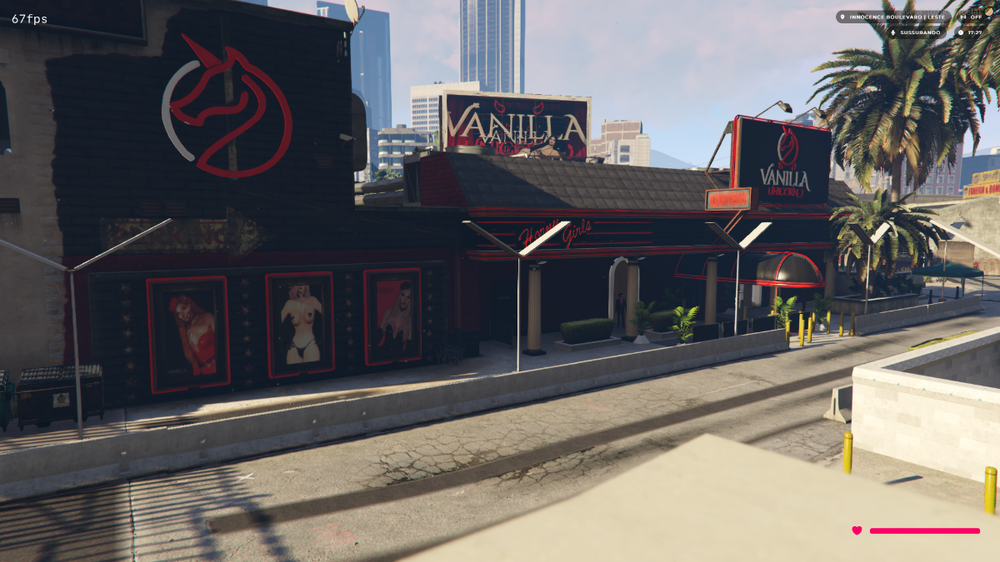Click the Innocence Boulevard location indicator
Viewport: 1000px width, 562px height.
click(893, 17)
